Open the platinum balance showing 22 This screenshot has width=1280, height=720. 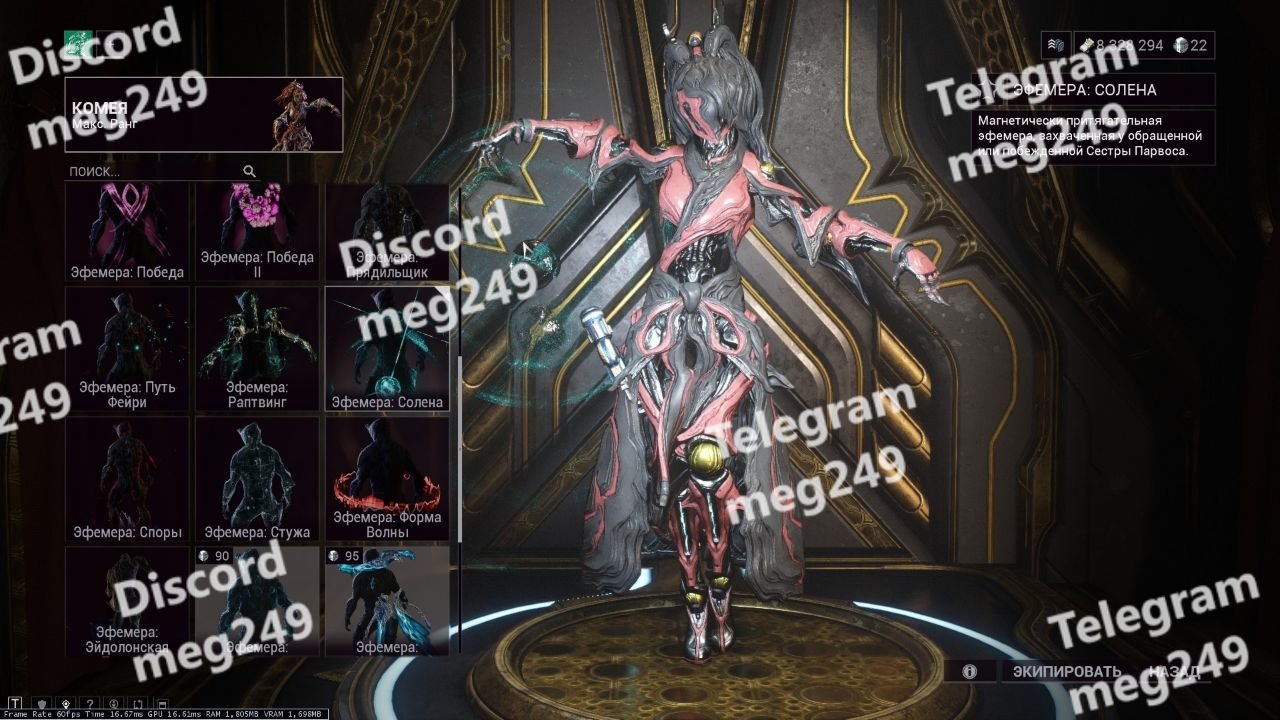tap(1191, 45)
